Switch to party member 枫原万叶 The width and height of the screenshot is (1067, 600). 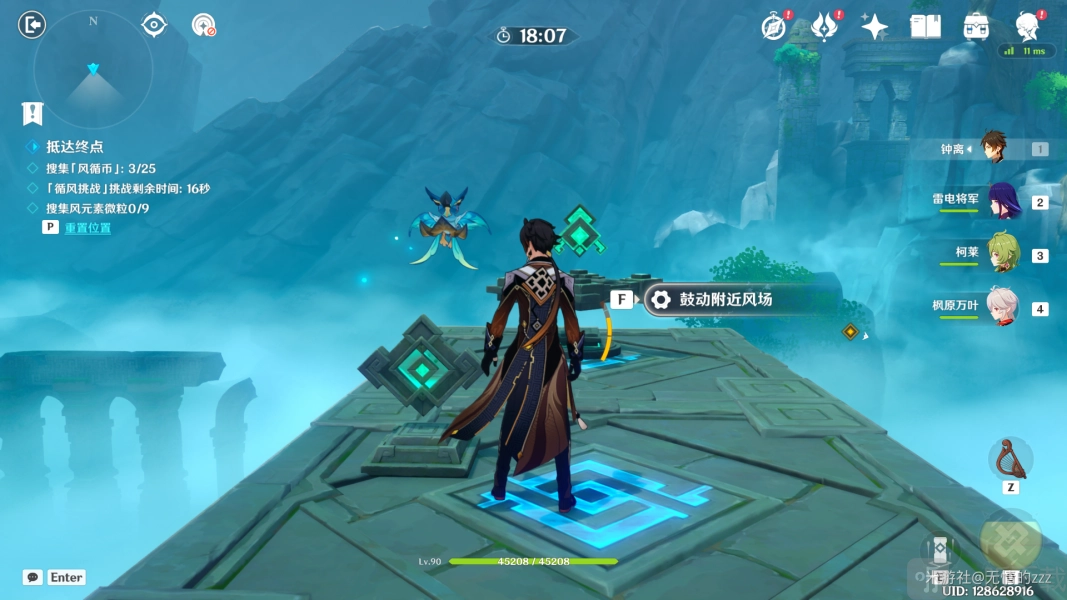[1002, 307]
